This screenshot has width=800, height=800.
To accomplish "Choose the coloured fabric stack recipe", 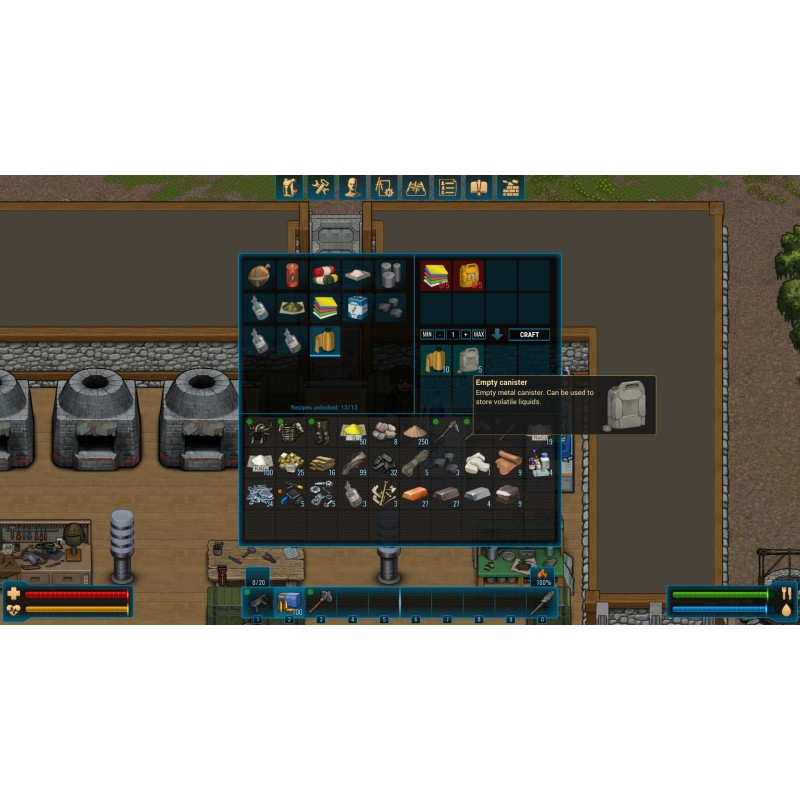I will pos(325,307).
